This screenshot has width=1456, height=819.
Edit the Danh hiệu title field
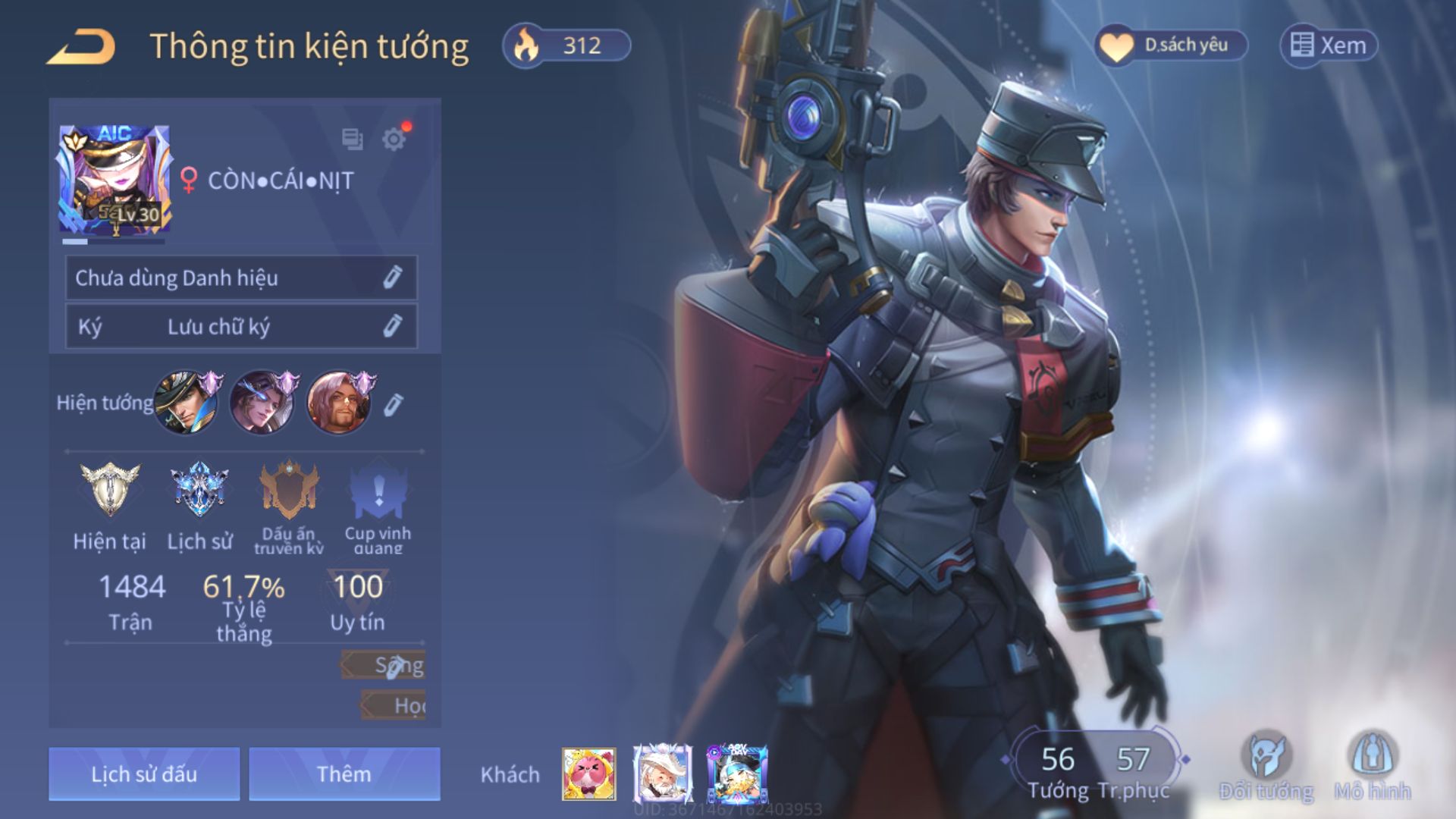click(391, 278)
